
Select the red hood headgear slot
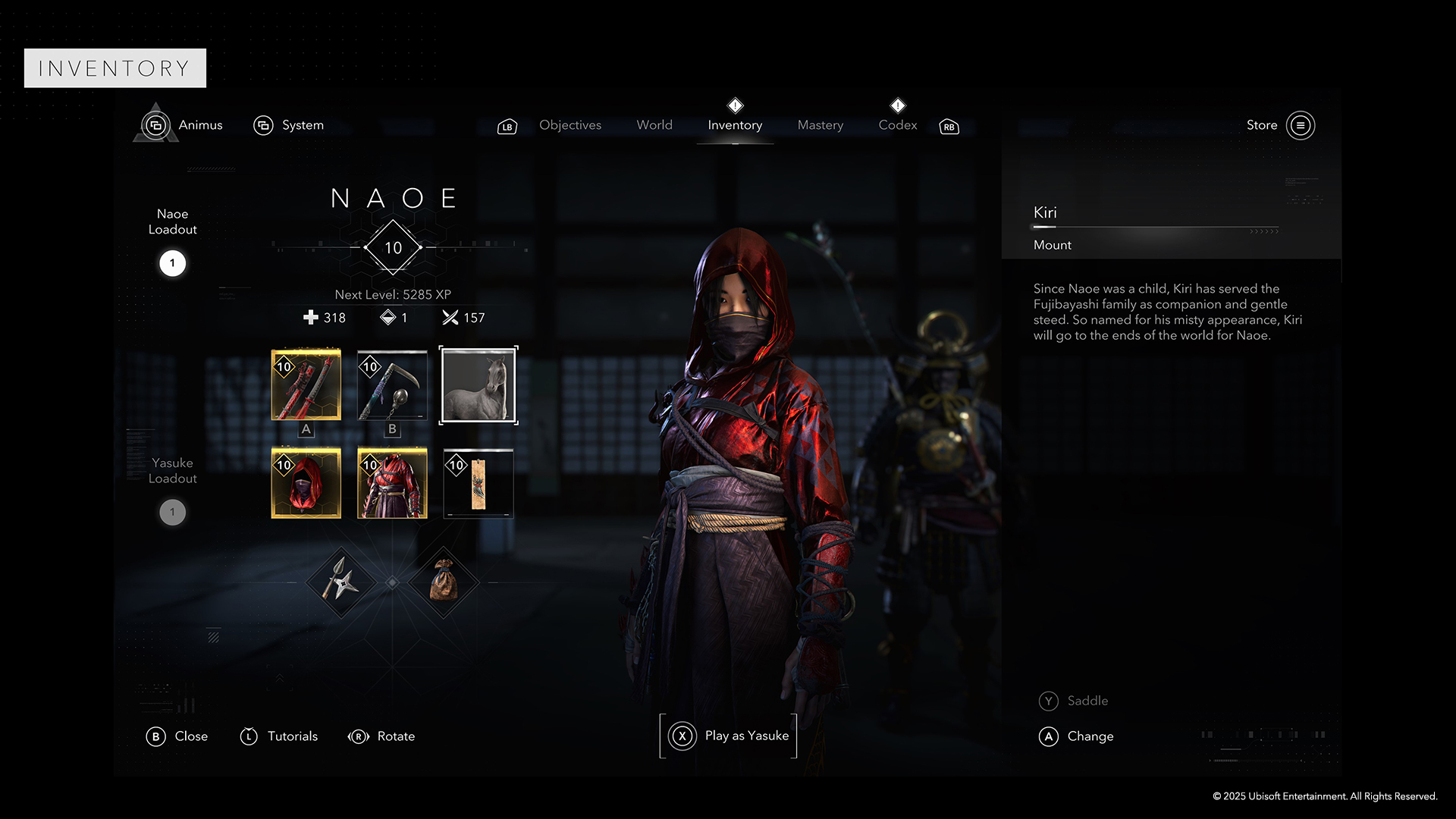[306, 483]
